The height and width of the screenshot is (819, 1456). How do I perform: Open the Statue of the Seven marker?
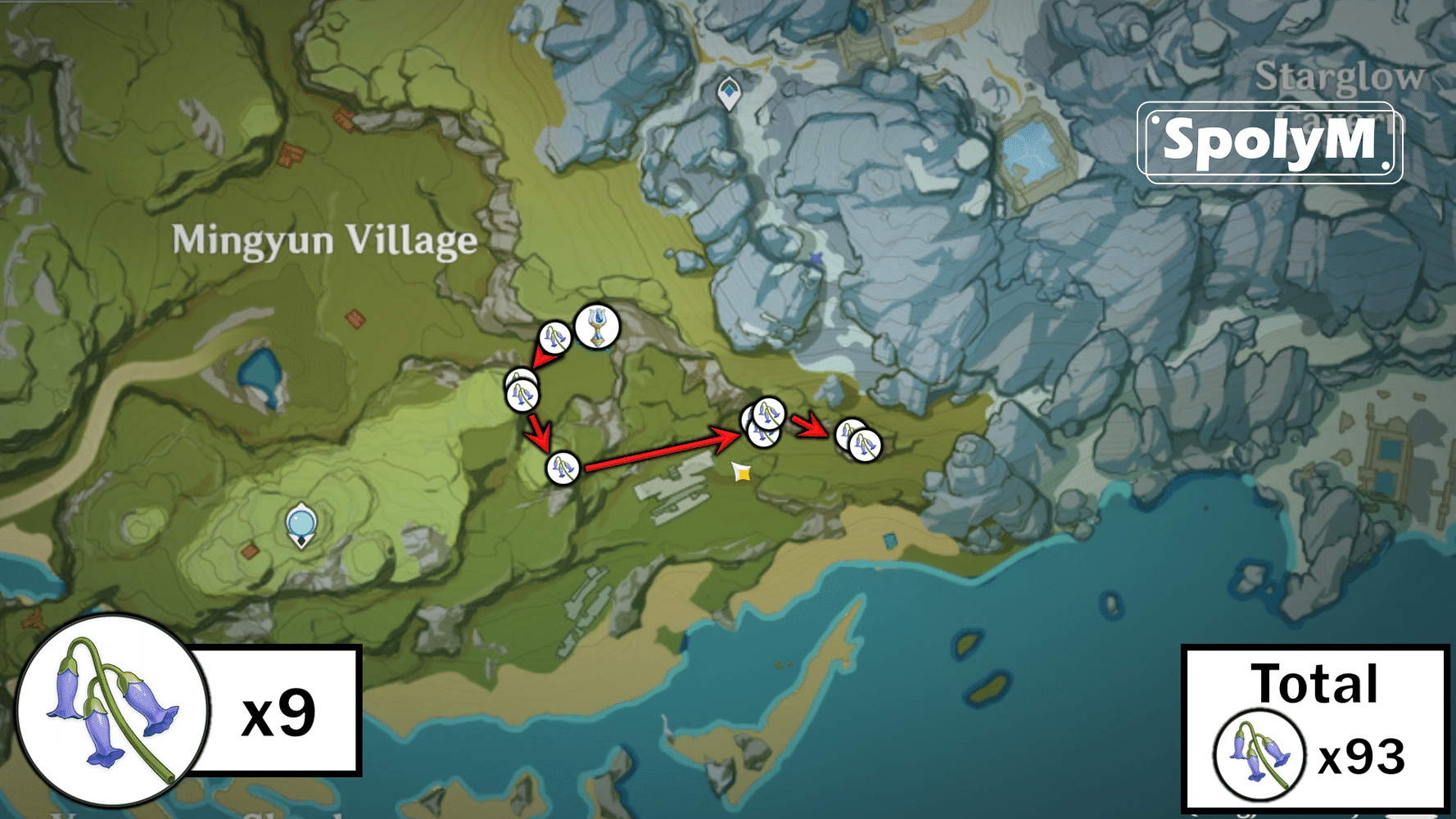click(301, 524)
